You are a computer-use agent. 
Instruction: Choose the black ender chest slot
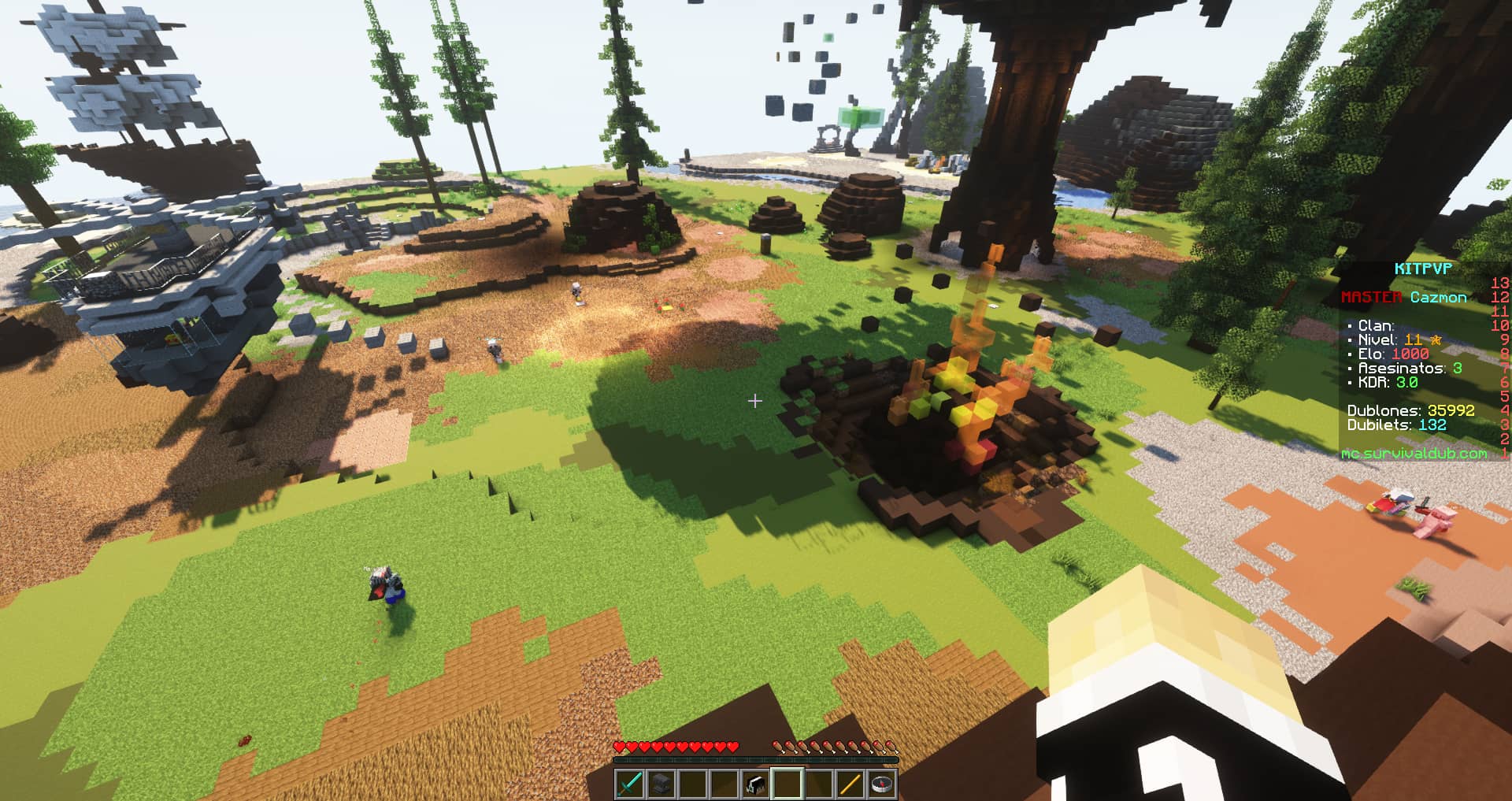click(x=756, y=784)
